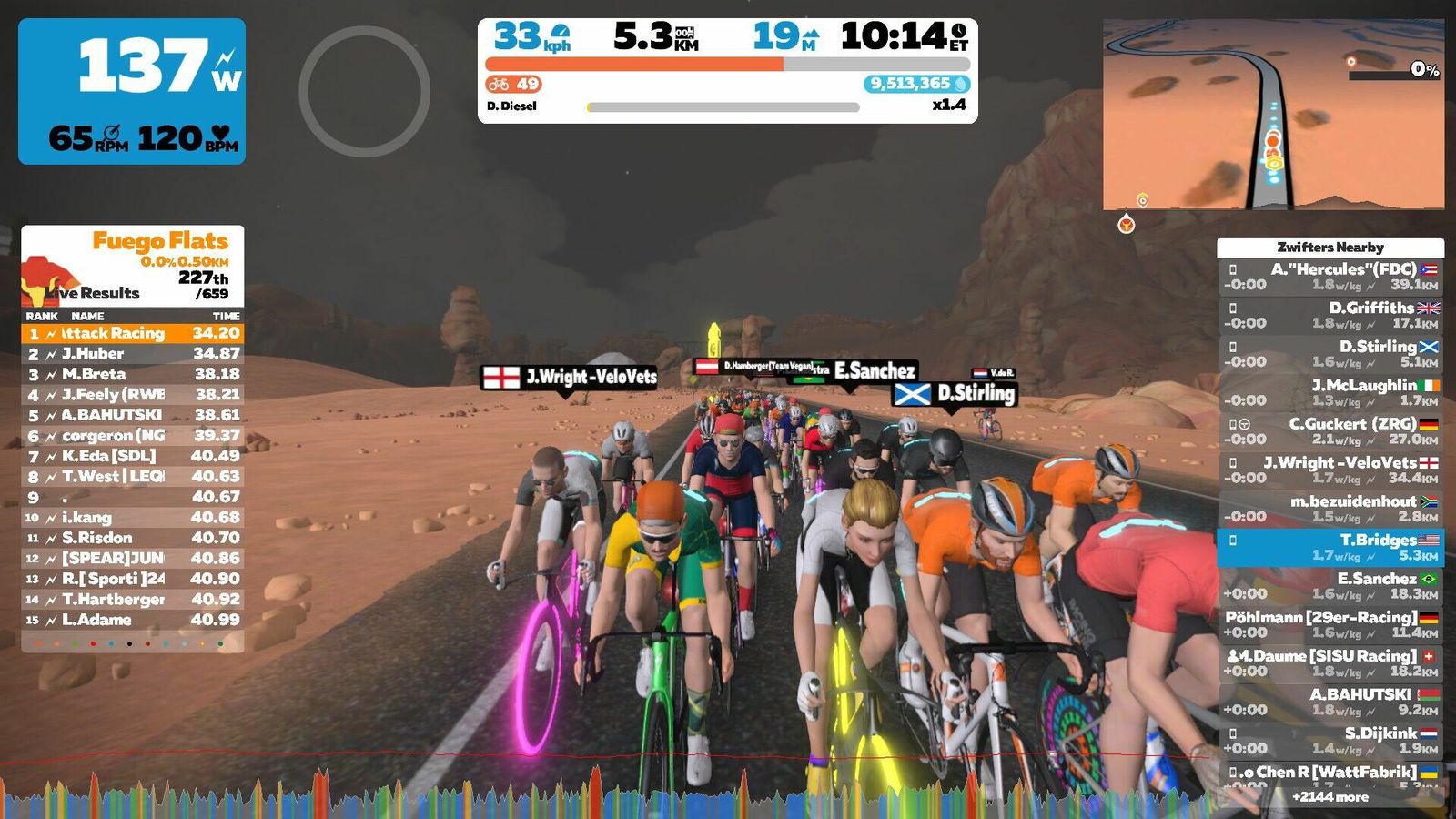Pick i.kang from segment leaderboard
This screenshot has height=819, width=1456.
pos(133,518)
